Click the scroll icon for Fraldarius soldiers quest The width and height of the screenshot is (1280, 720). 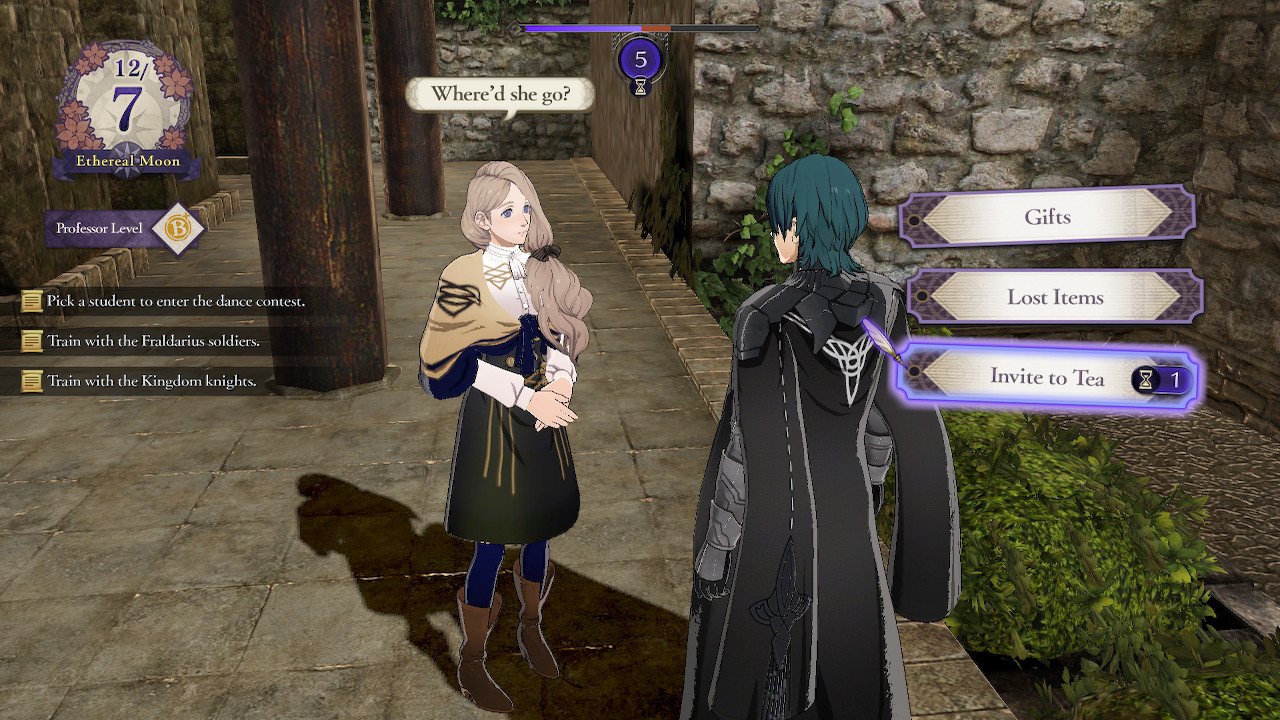click(30, 343)
